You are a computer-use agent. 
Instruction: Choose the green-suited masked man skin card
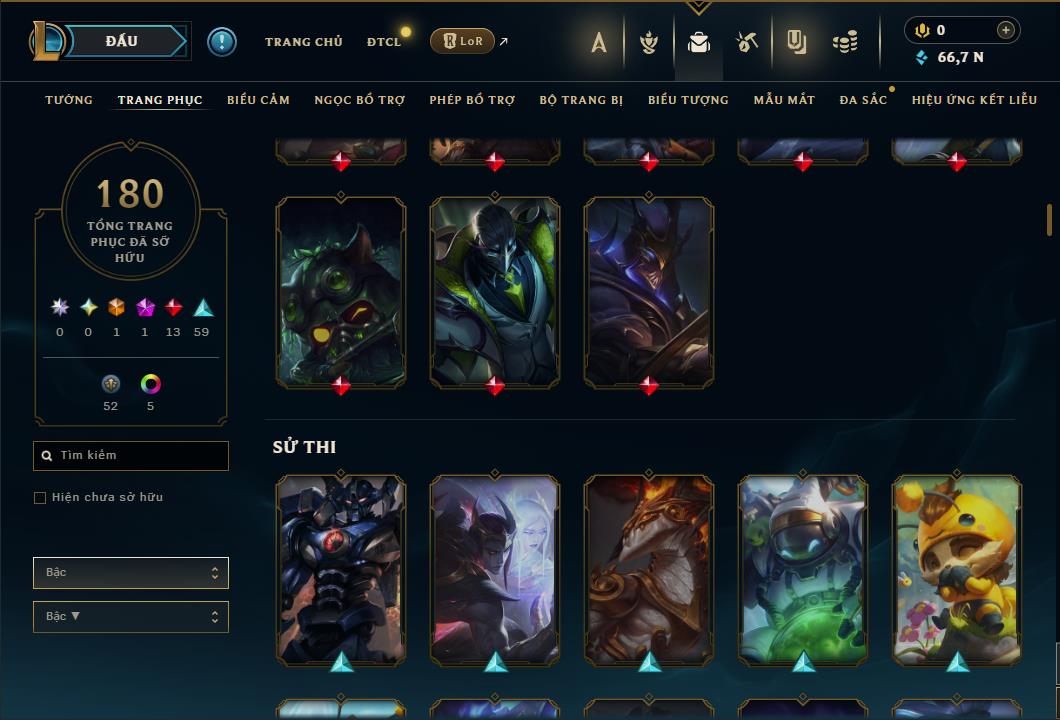point(495,290)
